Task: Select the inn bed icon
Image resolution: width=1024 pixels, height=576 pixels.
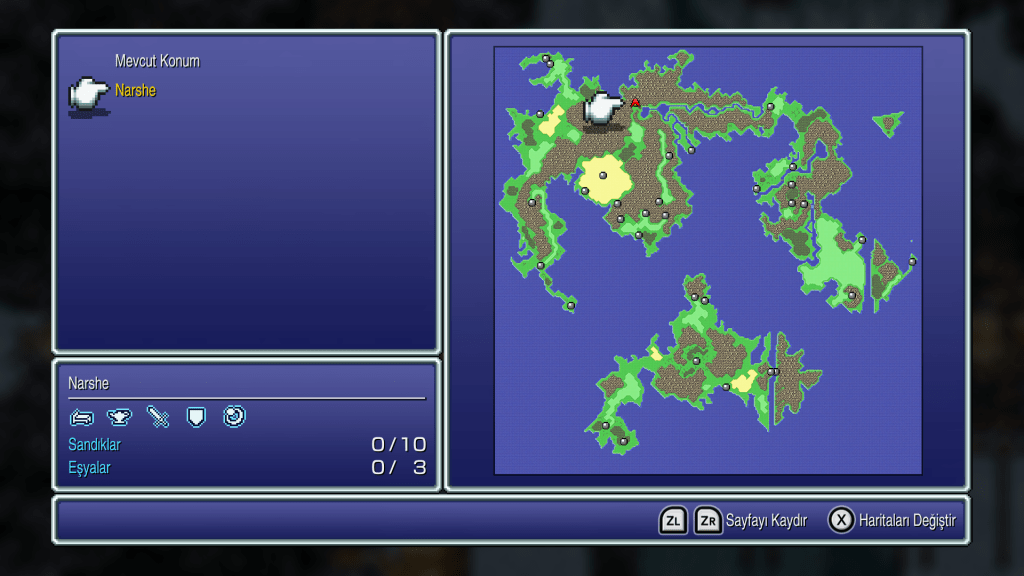Action: tap(81, 417)
